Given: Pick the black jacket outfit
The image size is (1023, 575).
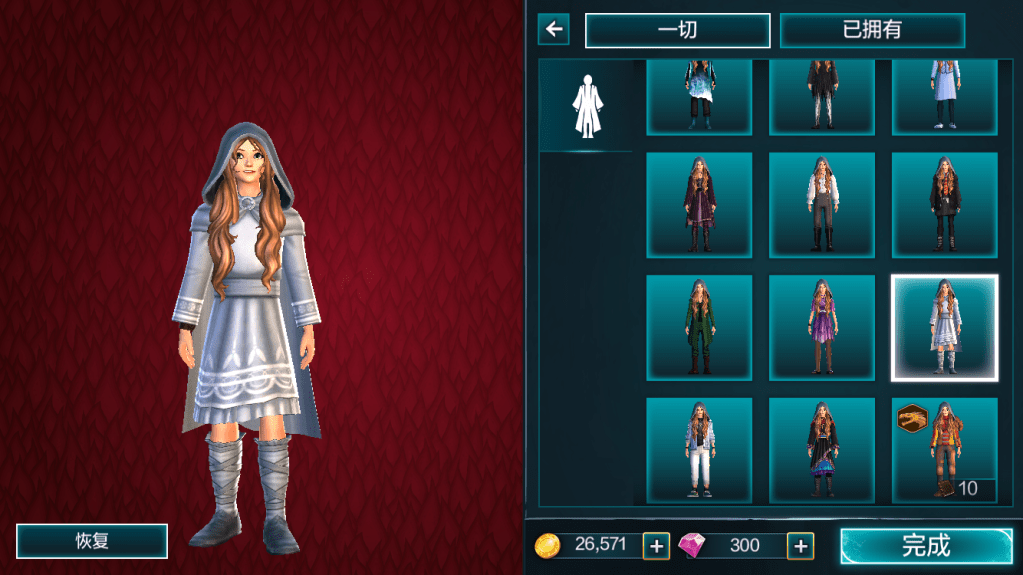Looking at the screenshot, I should click(x=944, y=205).
